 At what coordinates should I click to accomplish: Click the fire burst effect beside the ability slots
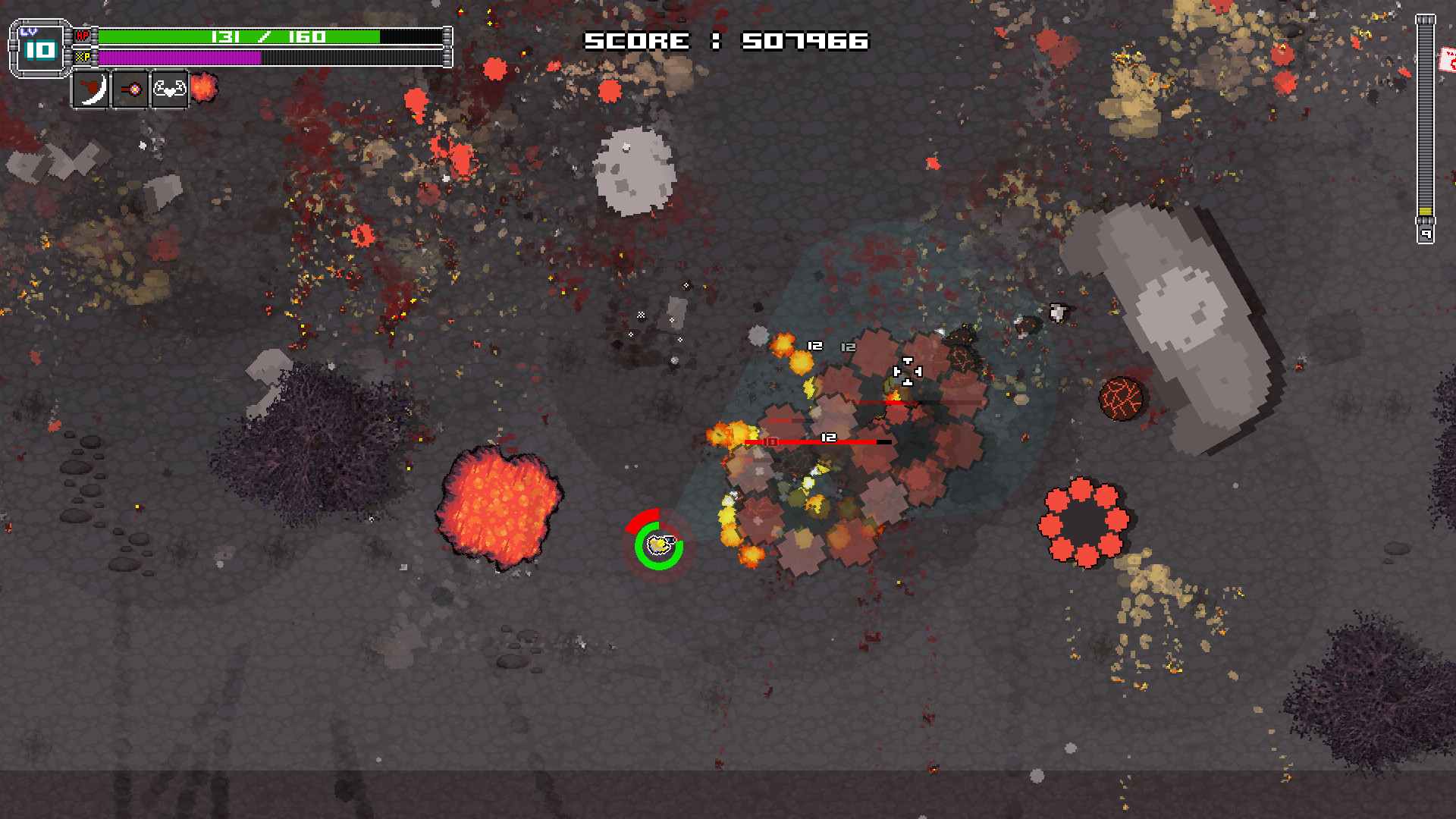[x=203, y=87]
